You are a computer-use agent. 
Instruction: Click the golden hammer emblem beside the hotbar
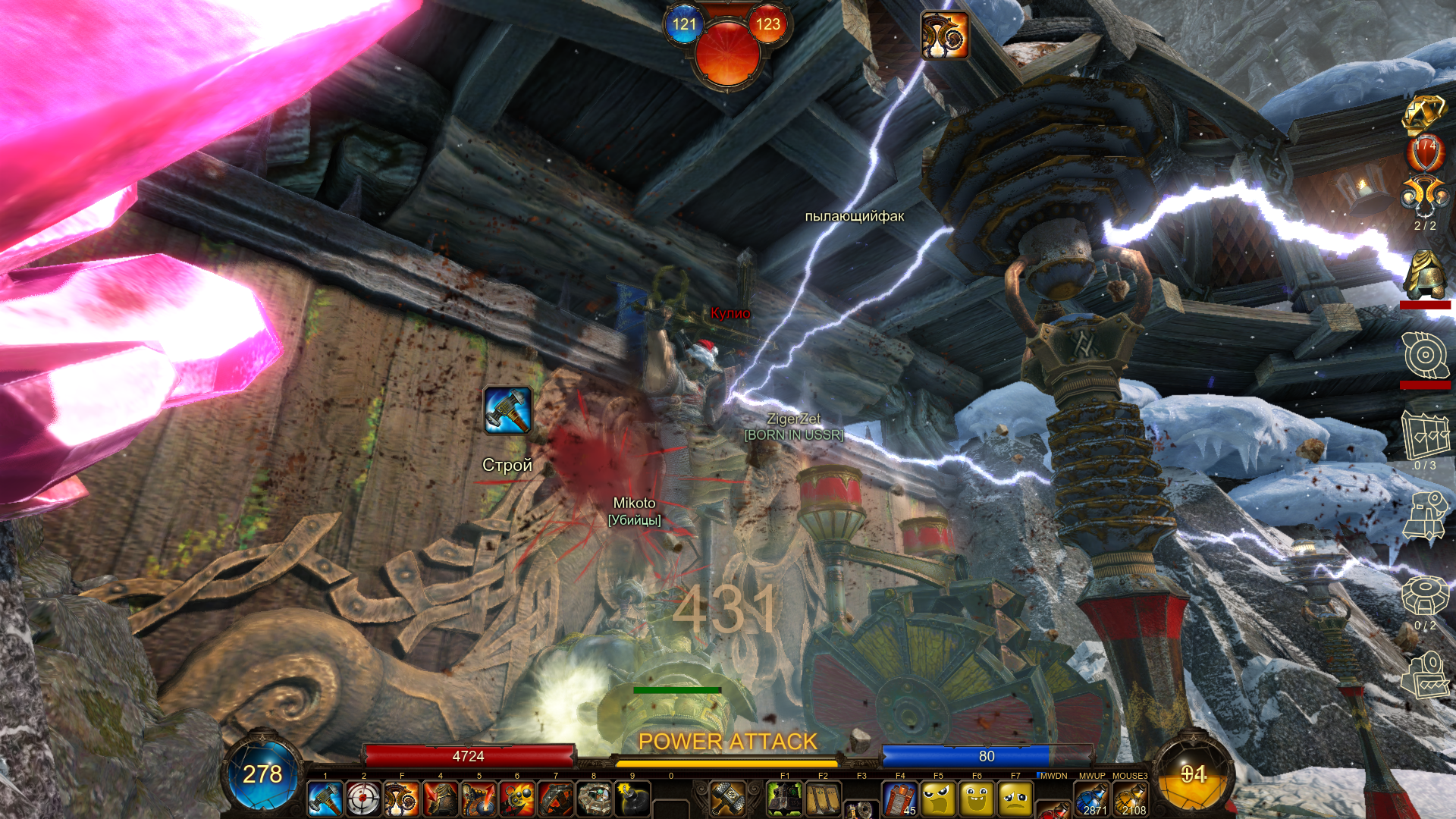pos(727,798)
